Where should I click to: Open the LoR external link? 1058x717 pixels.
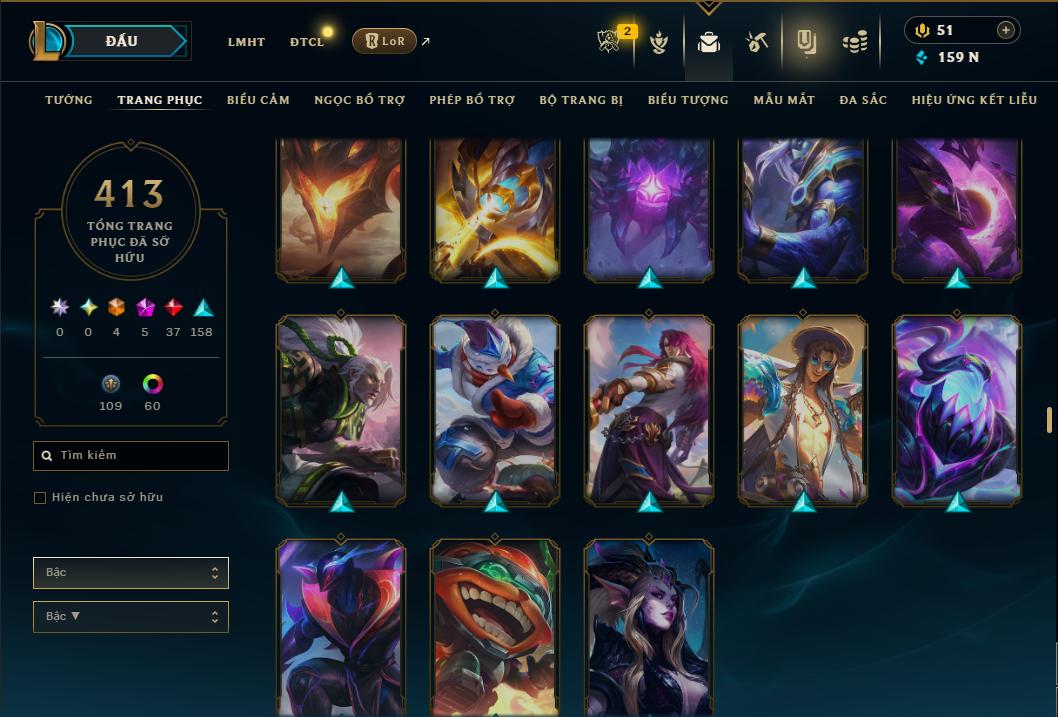385,41
